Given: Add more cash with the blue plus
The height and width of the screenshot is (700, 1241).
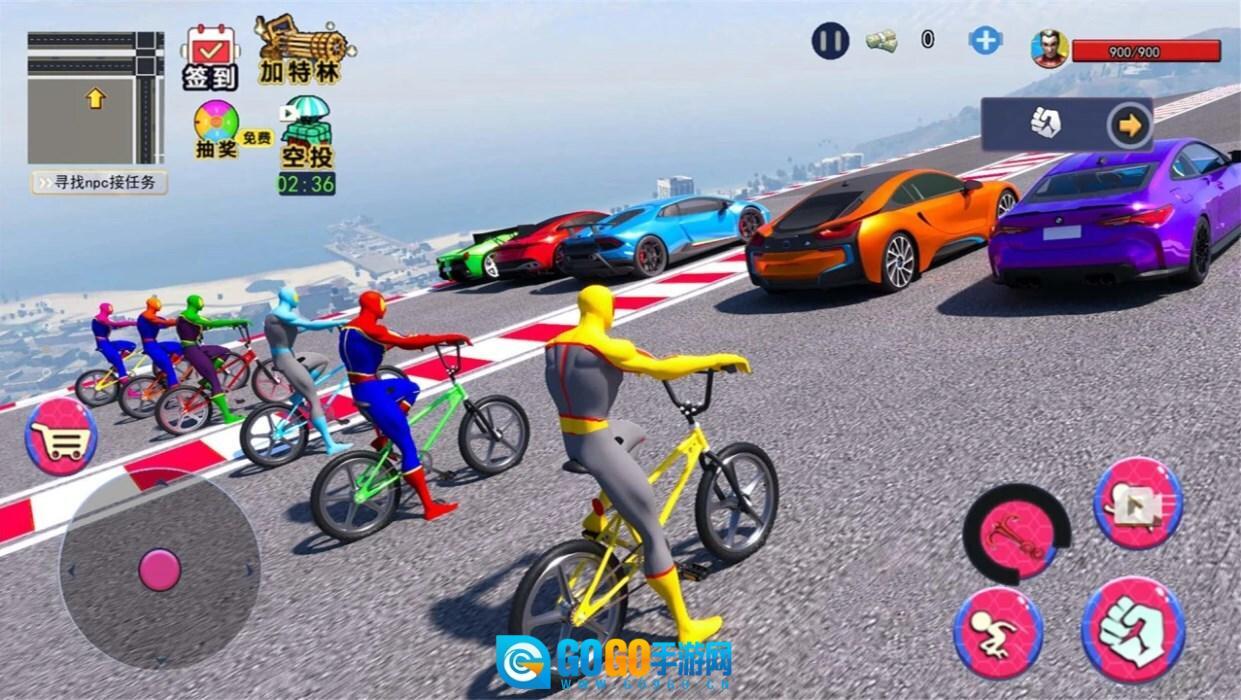Looking at the screenshot, I should (985, 40).
